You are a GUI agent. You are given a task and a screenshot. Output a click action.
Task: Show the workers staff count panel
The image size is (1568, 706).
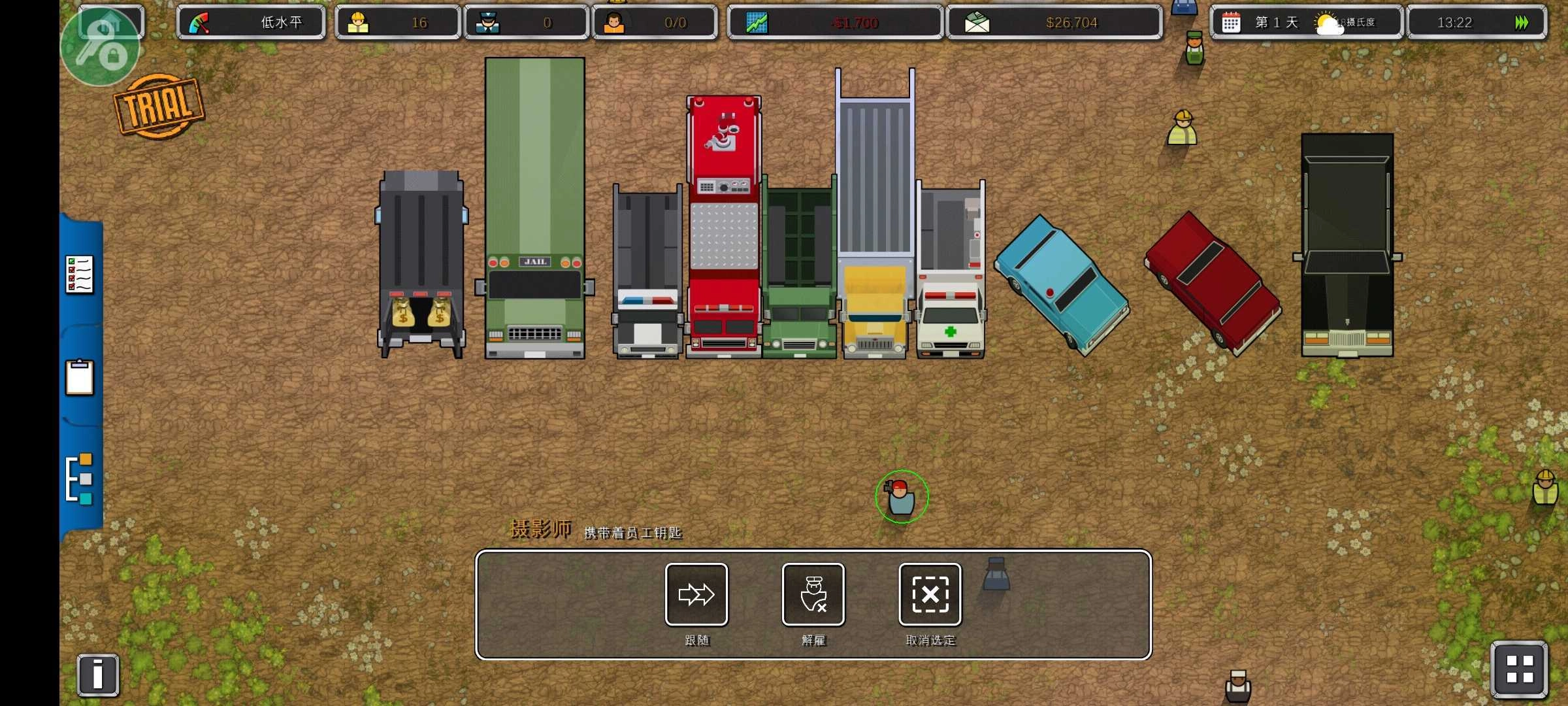click(397, 23)
